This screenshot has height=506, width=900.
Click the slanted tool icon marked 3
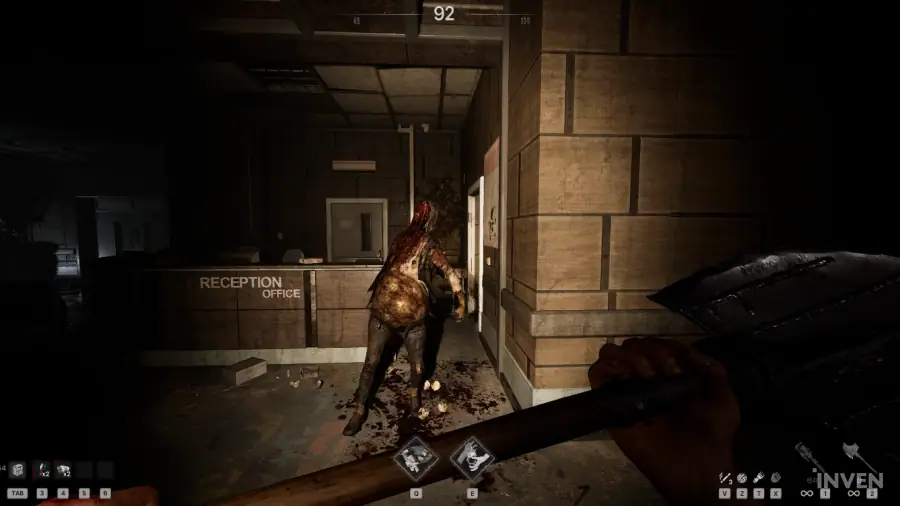point(724,479)
